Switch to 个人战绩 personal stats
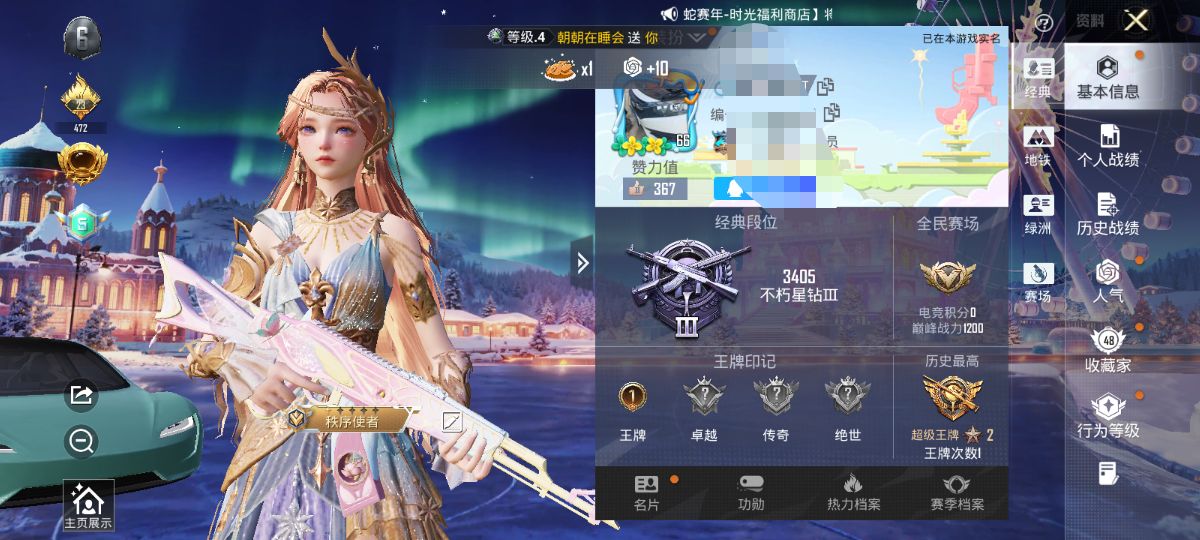This screenshot has height=540, width=1200. [1107, 146]
